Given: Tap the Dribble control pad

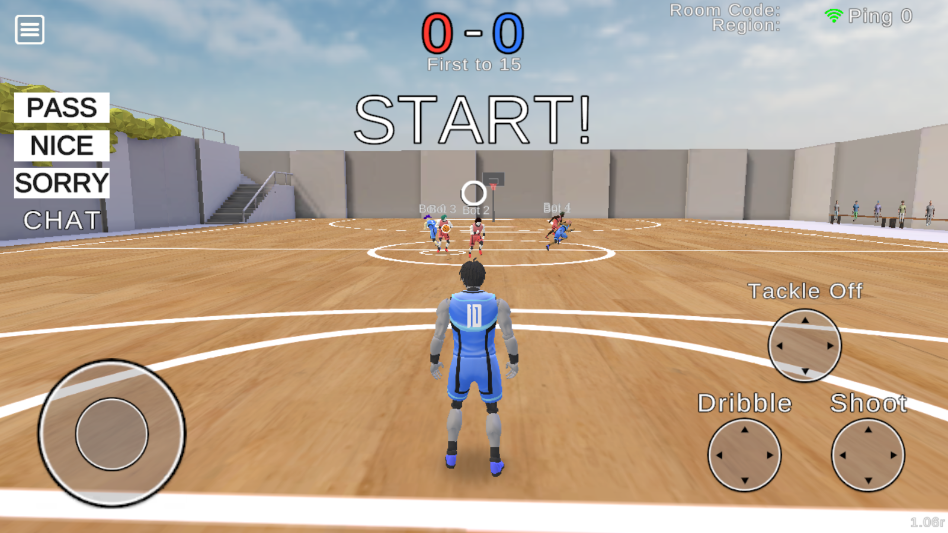Looking at the screenshot, I should point(744,455).
